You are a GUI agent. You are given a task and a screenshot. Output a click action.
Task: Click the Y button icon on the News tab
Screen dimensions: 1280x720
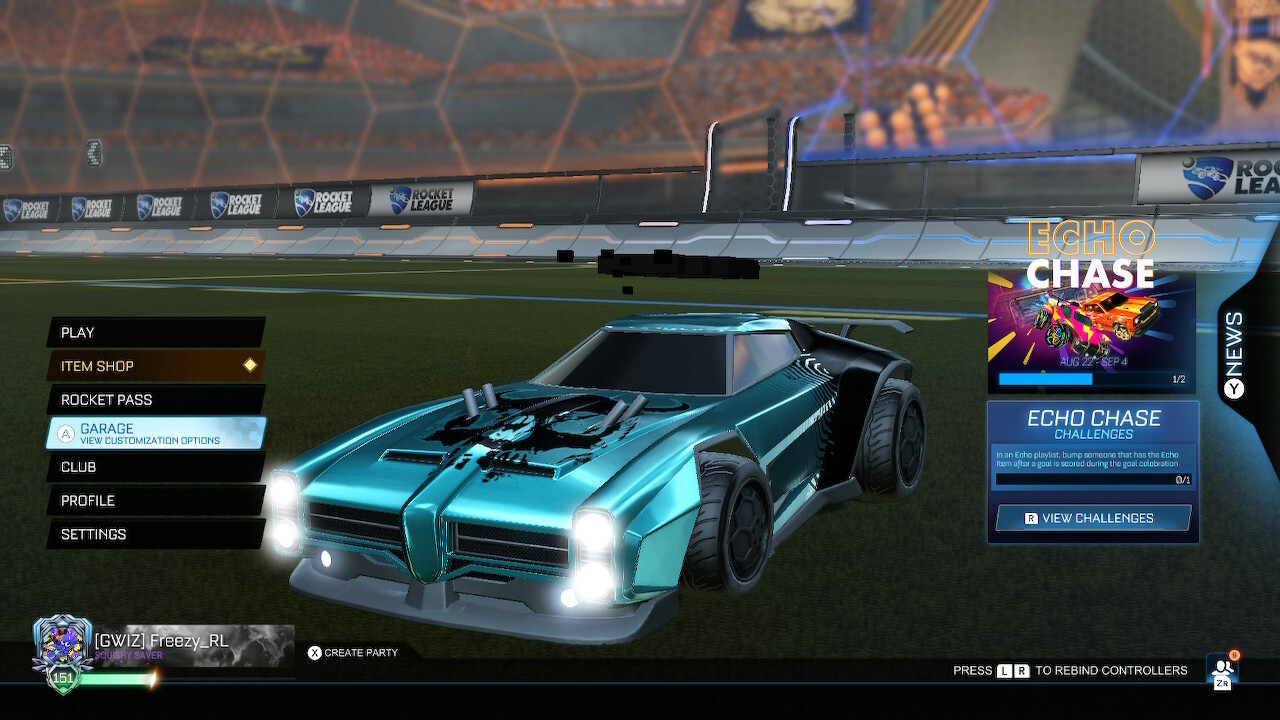[1232, 388]
